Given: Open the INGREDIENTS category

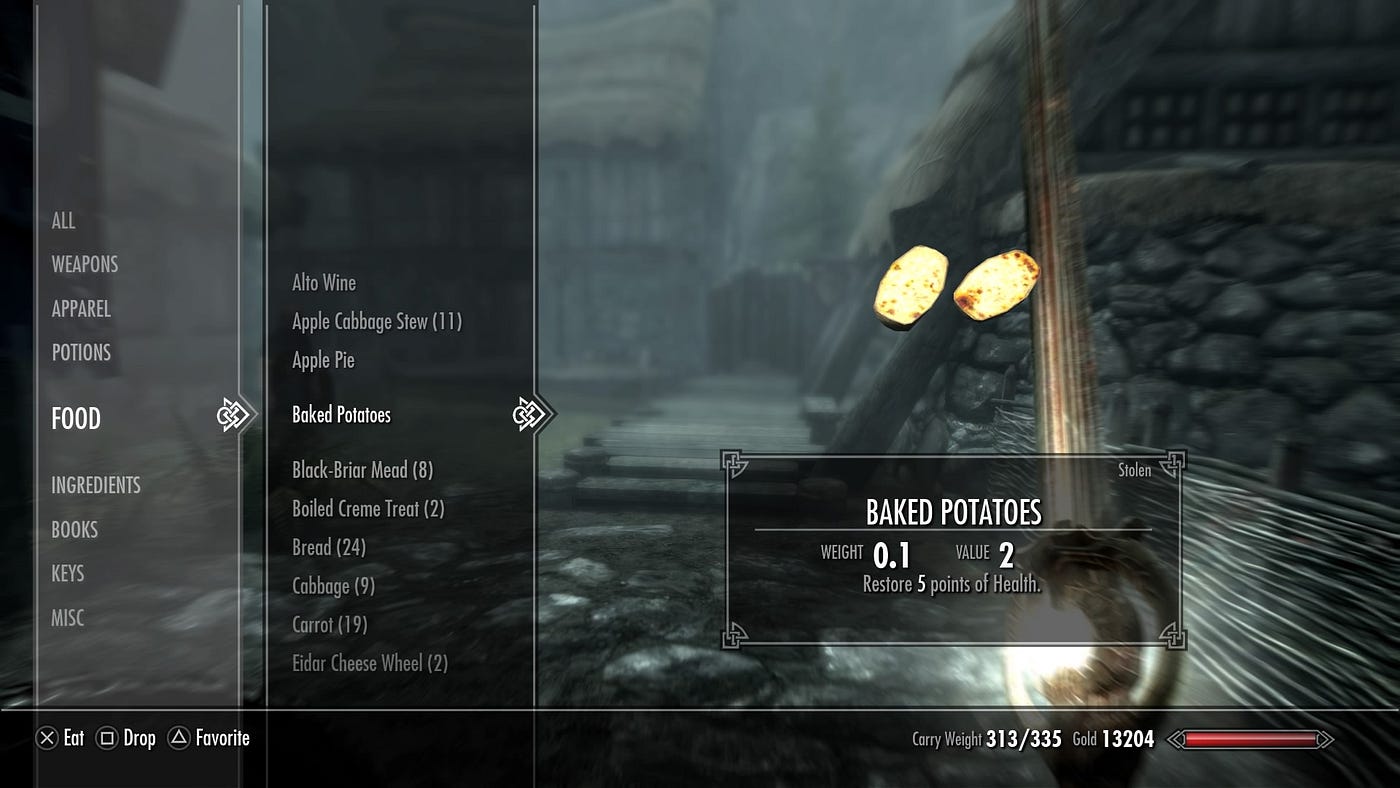Looking at the screenshot, I should click(96, 485).
